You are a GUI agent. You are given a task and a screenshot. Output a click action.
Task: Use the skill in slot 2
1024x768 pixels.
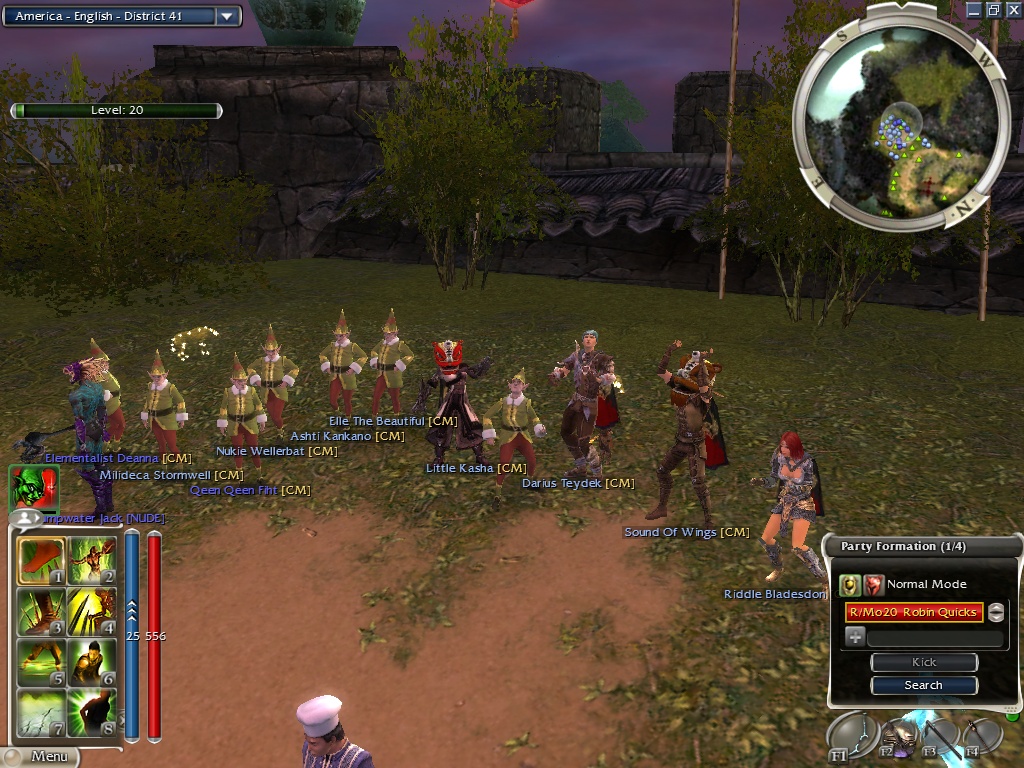(x=92, y=561)
